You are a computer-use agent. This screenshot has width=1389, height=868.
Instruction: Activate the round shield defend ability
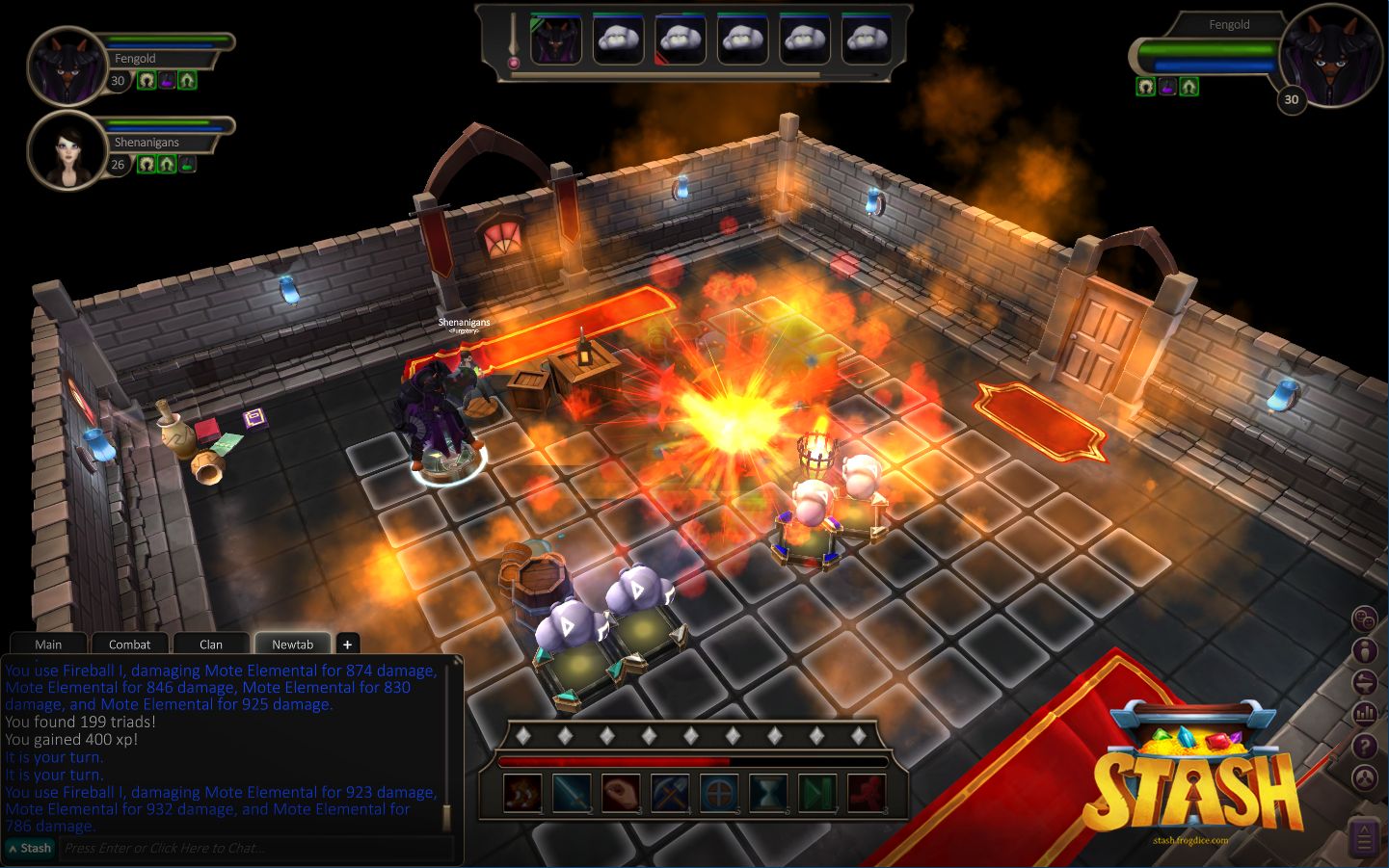point(719,795)
